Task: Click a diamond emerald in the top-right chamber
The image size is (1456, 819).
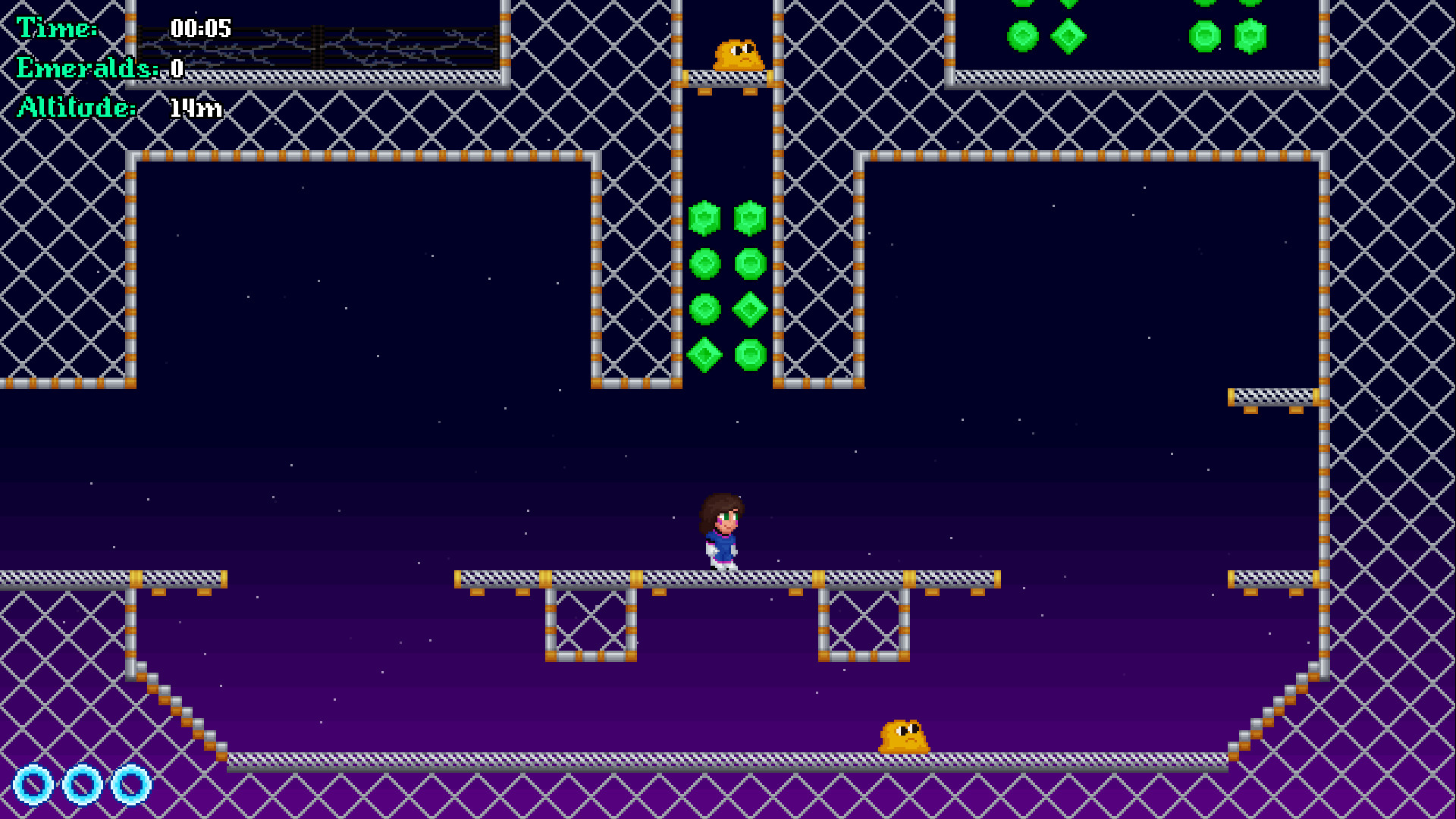Action: 1068,34
